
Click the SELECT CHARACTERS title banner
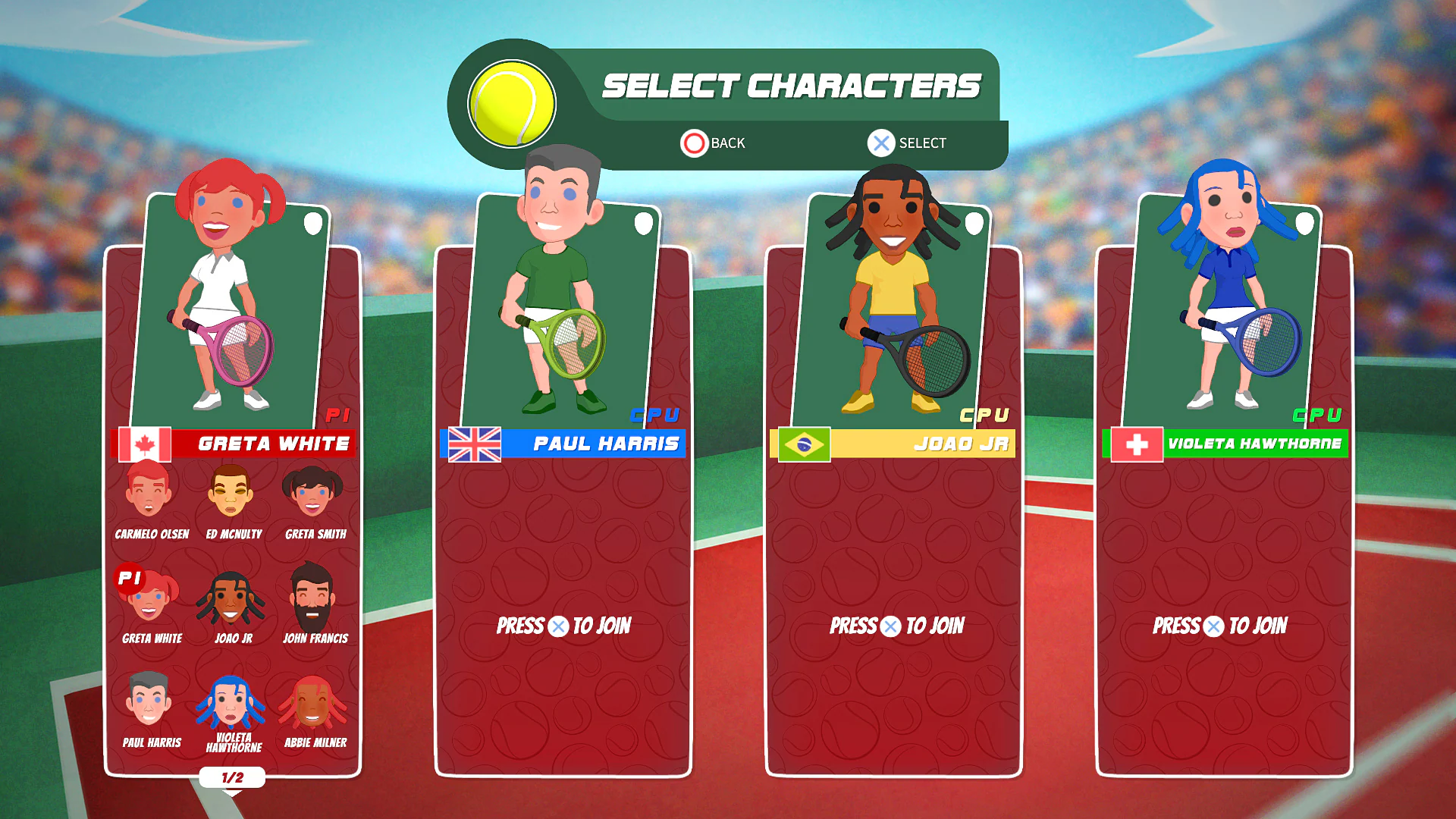click(792, 85)
